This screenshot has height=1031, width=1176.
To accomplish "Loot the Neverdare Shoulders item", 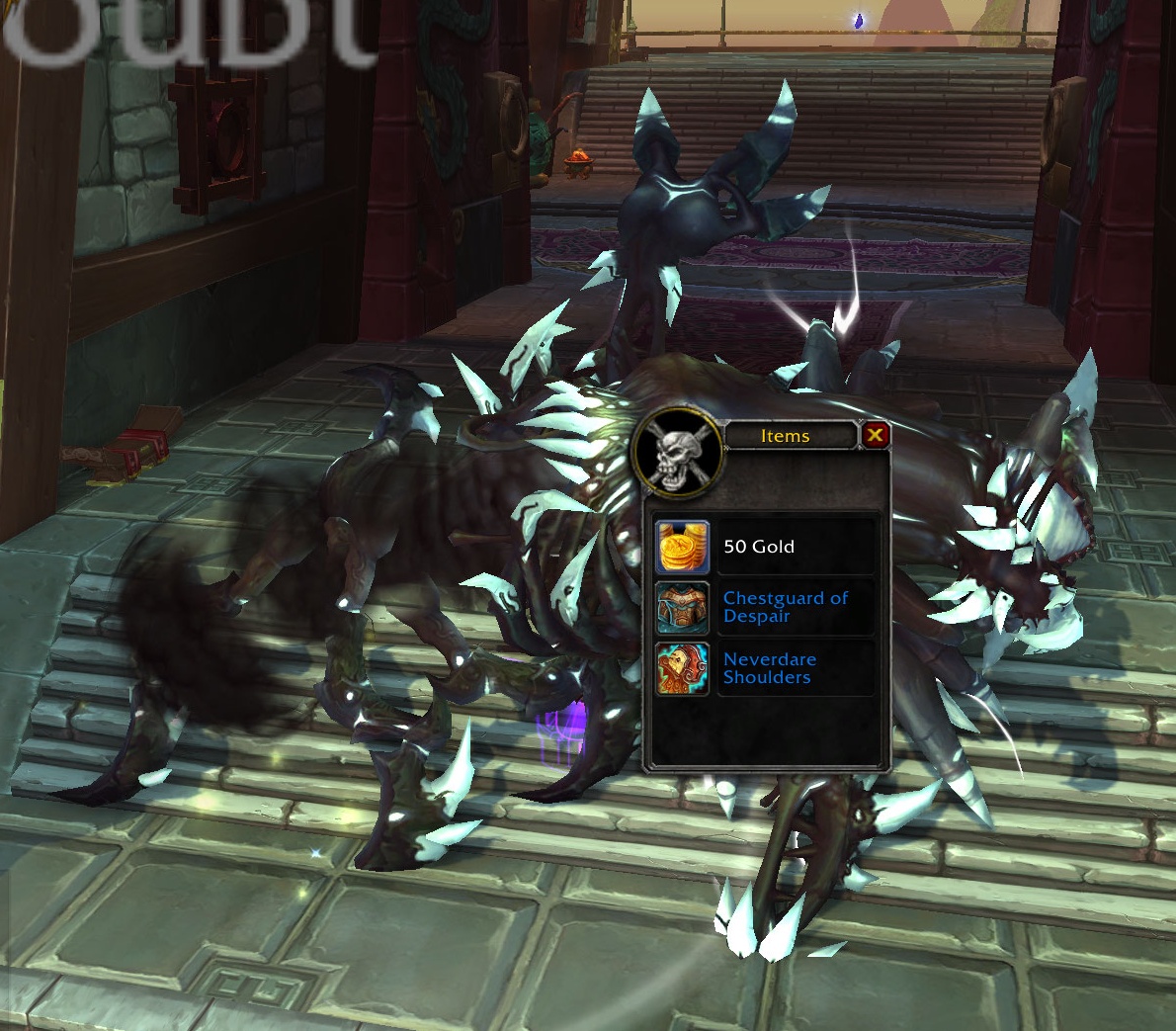I will pos(683,669).
